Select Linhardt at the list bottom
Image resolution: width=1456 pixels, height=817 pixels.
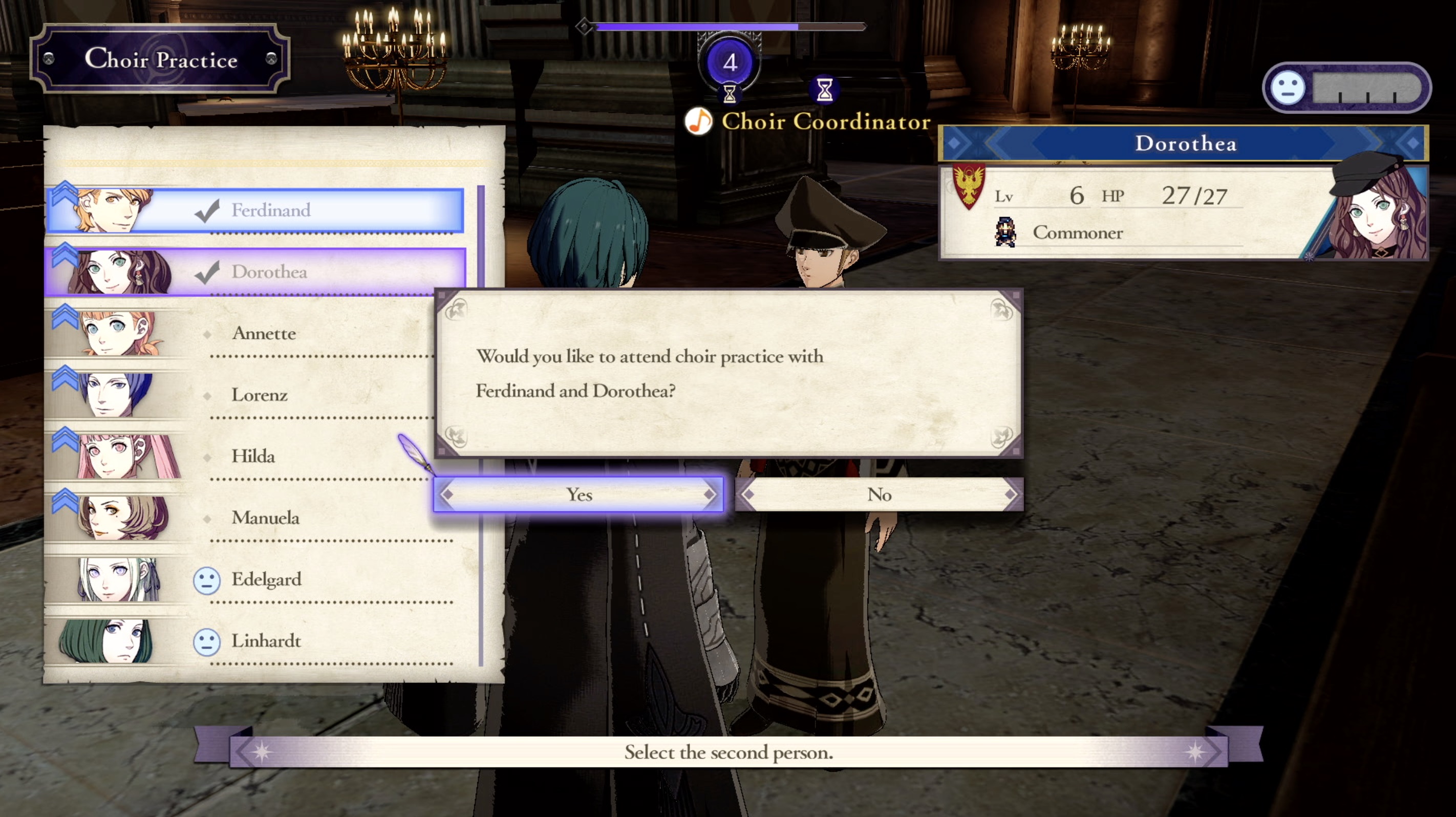(x=266, y=641)
